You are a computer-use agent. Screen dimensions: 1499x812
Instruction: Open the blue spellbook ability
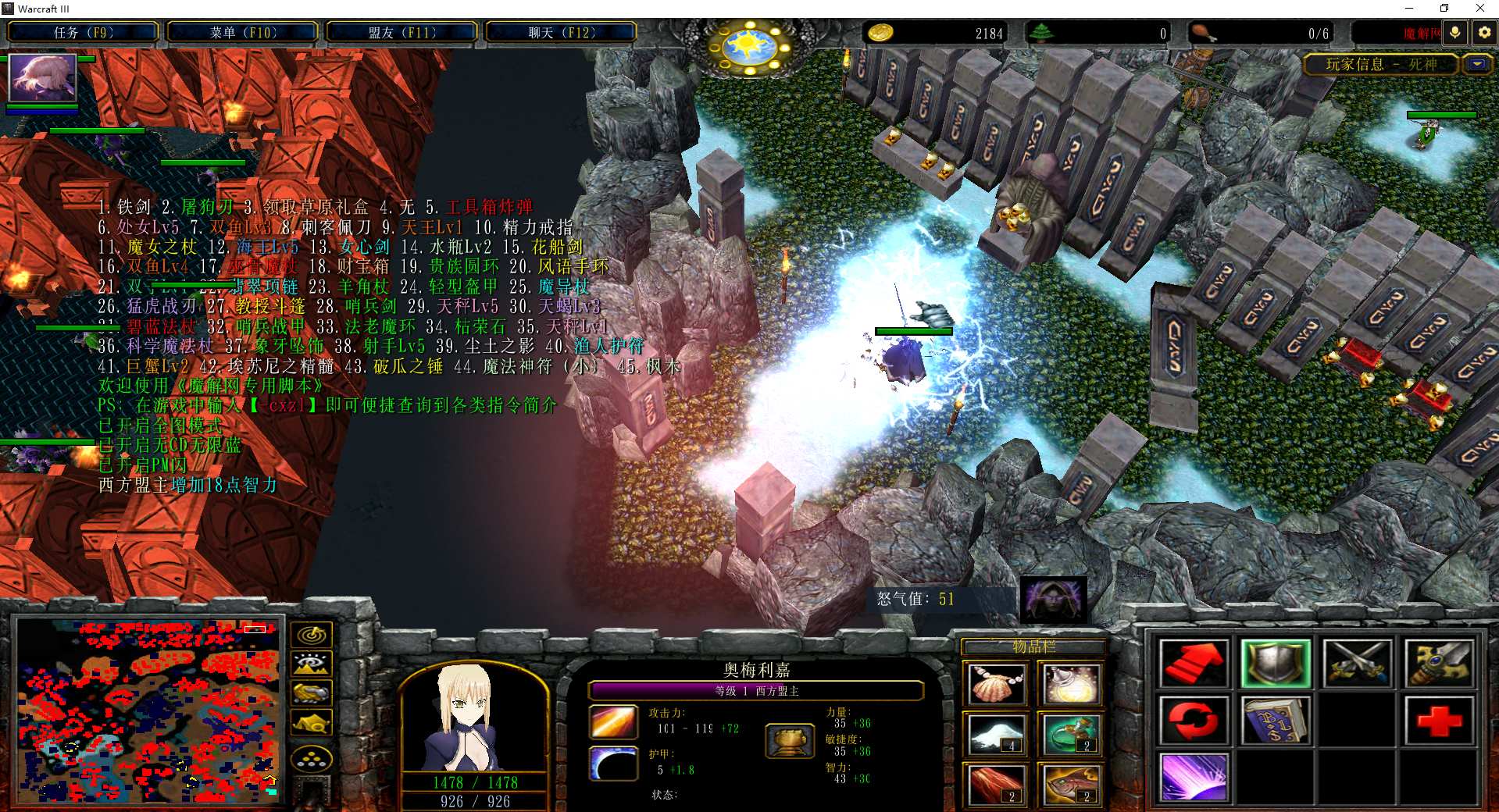tap(1275, 721)
